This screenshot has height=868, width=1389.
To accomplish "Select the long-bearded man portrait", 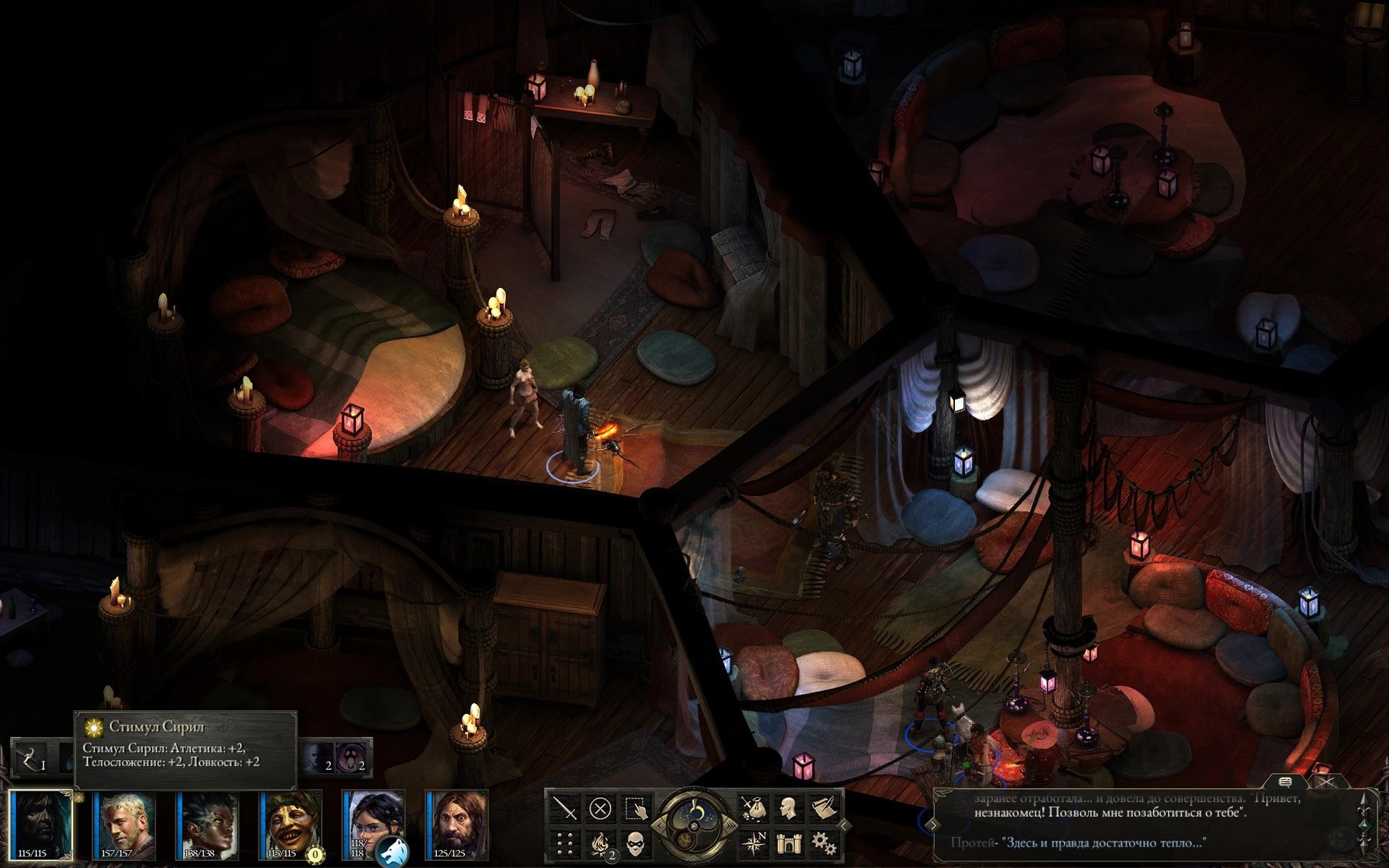I will [457, 824].
